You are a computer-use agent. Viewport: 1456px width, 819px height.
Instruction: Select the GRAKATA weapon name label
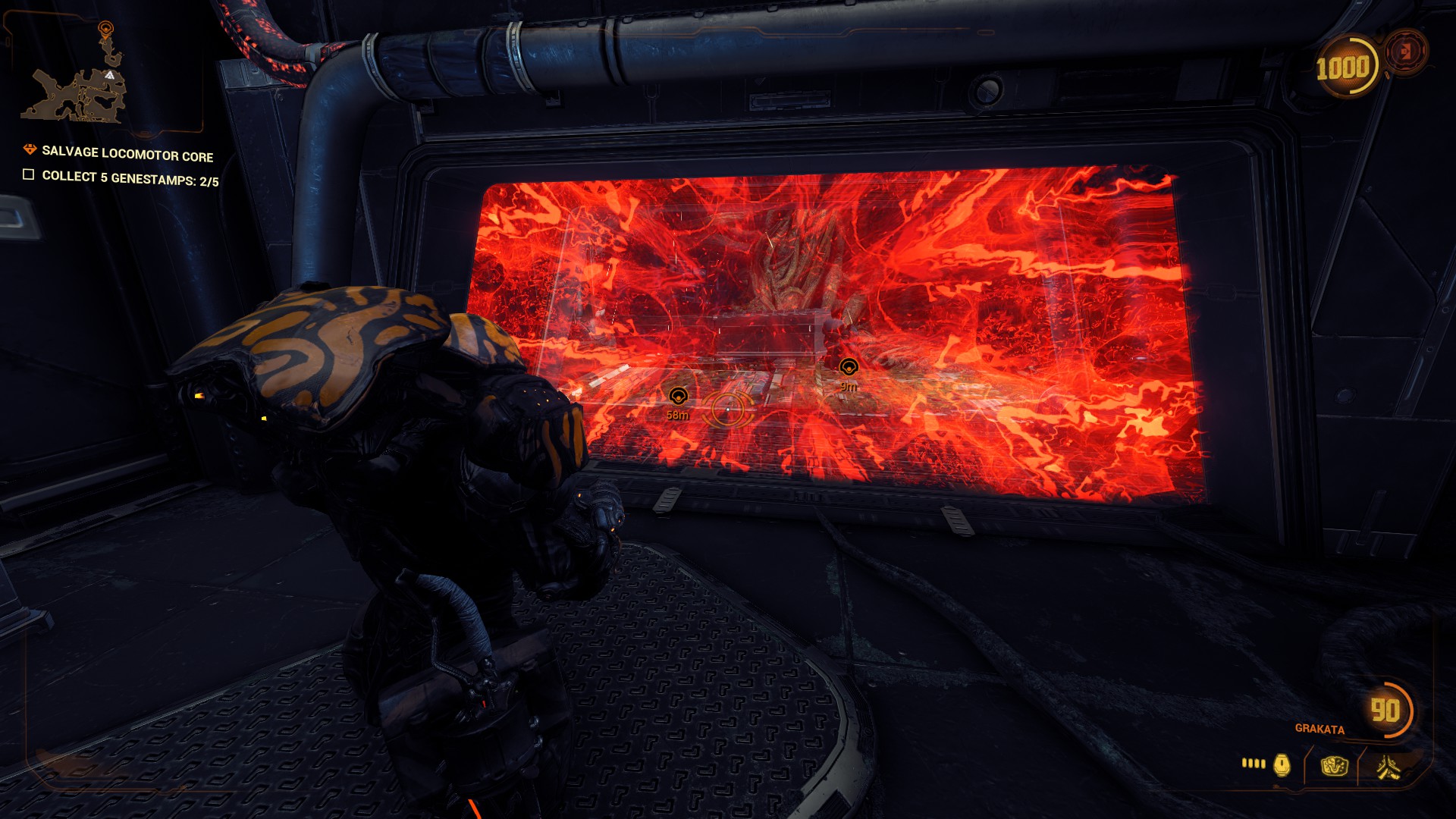pyautogui.click(x=1319, y=729)
